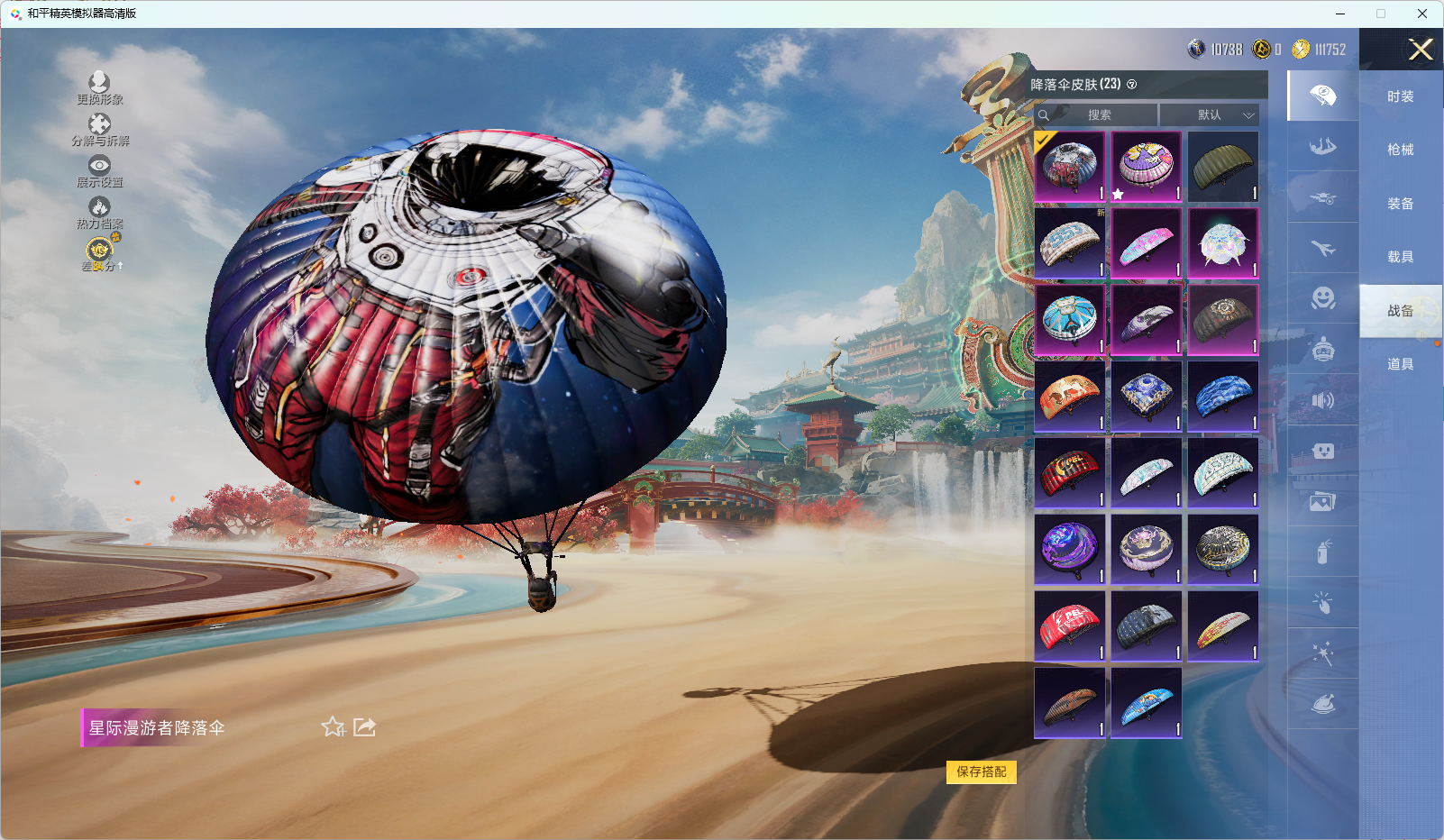Click the 搜索 search field
This screenshot has width=1444, height=840.
1098,115
